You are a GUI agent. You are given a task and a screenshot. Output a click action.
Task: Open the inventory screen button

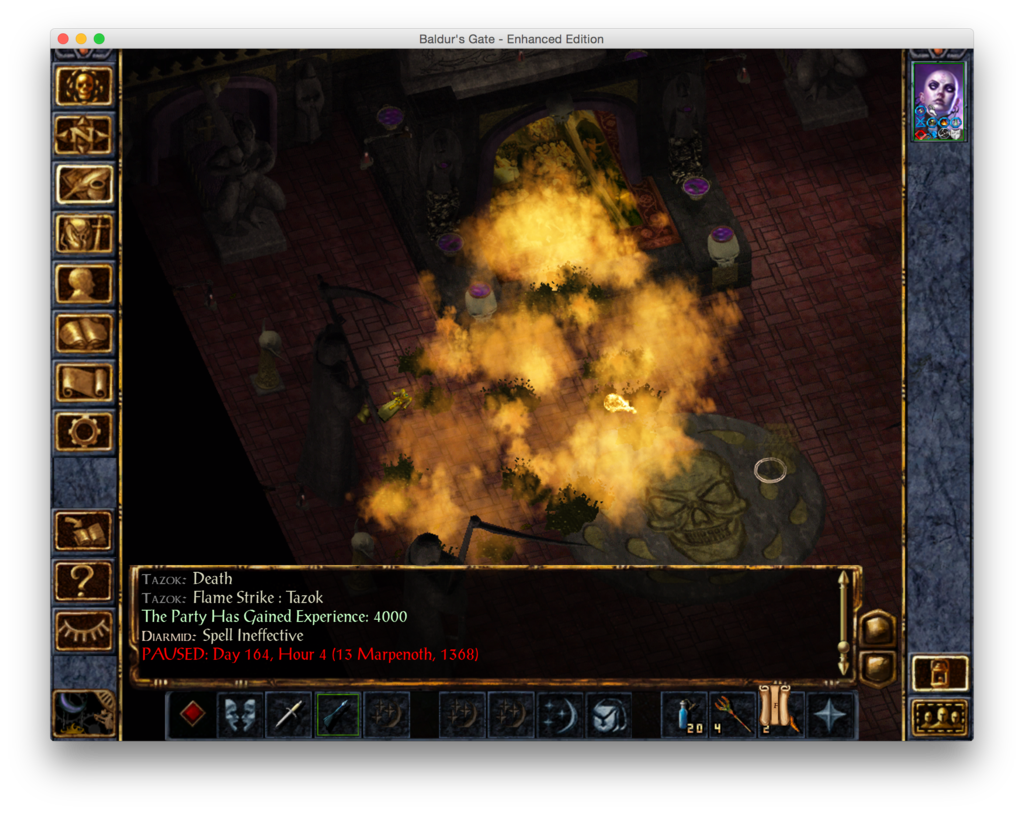[84, 234]
